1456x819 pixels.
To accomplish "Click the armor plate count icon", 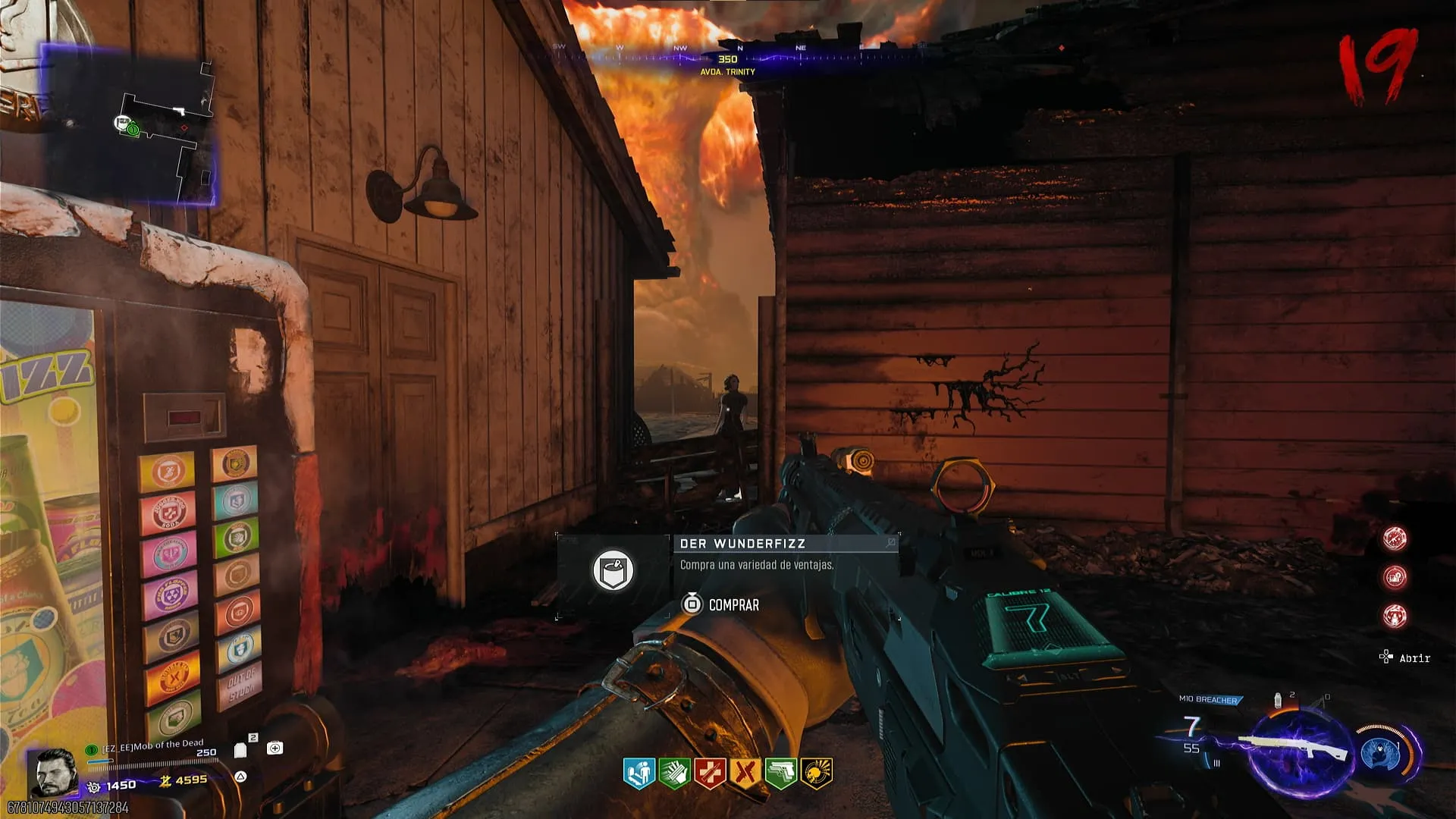I will click(x=241, y=750).
